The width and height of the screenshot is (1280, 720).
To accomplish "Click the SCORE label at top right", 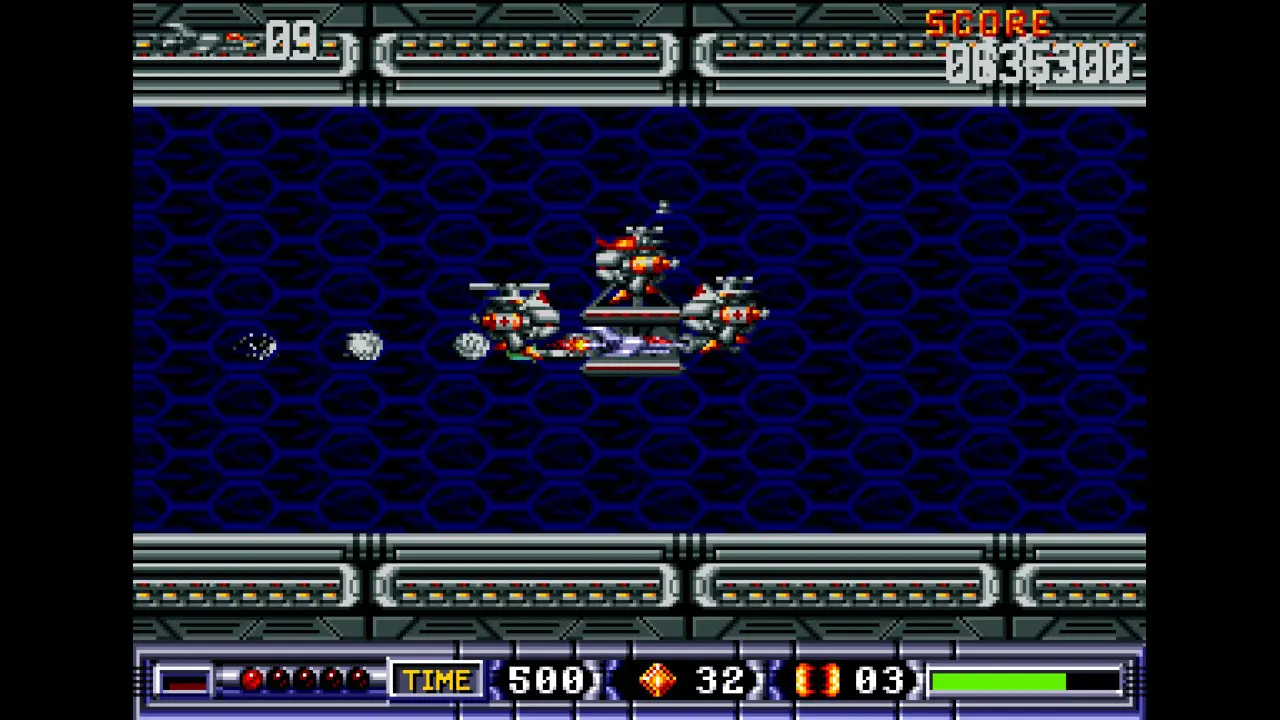I will point(988,25).
